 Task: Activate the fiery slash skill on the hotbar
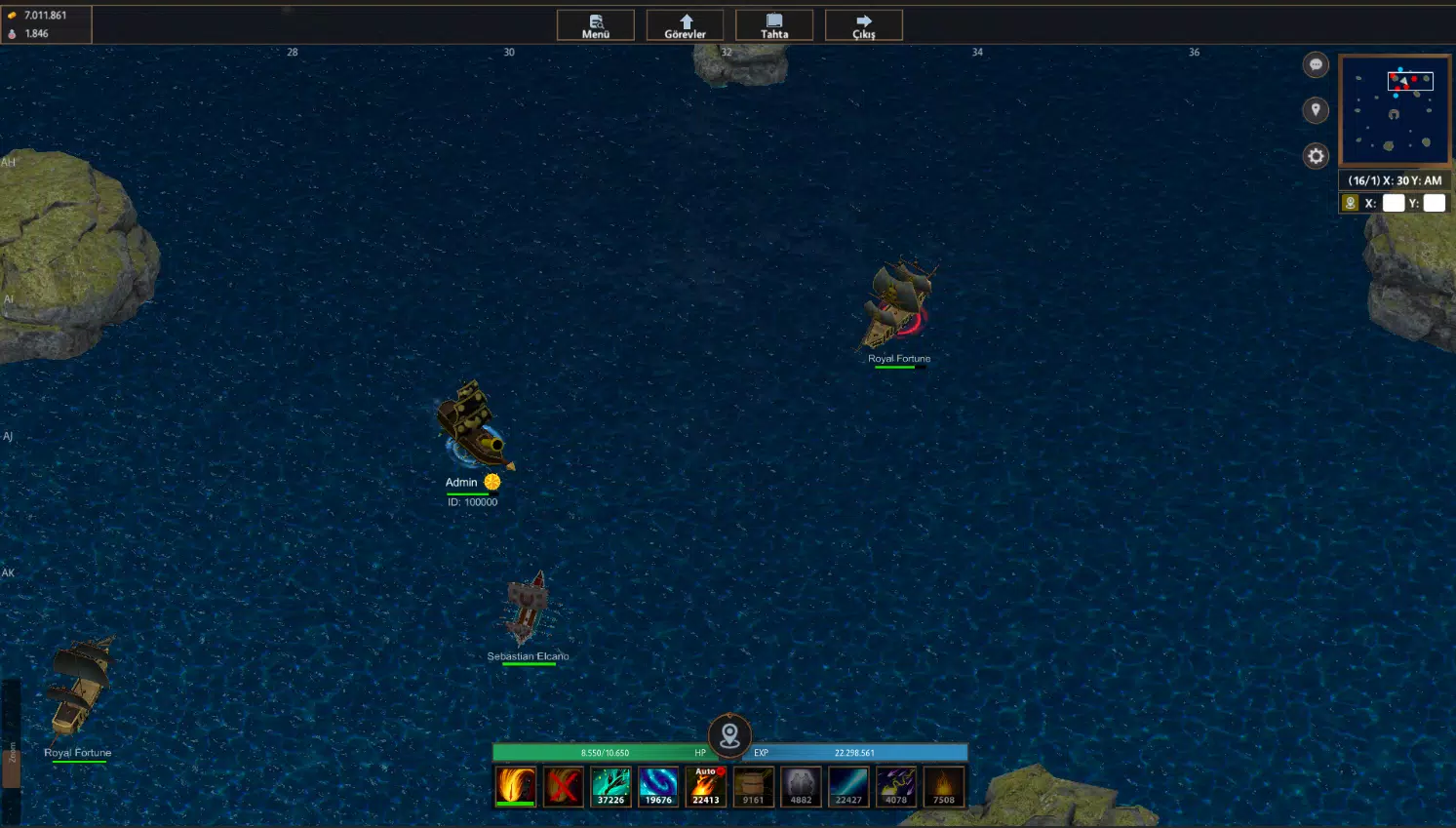[x=516, y=785]
